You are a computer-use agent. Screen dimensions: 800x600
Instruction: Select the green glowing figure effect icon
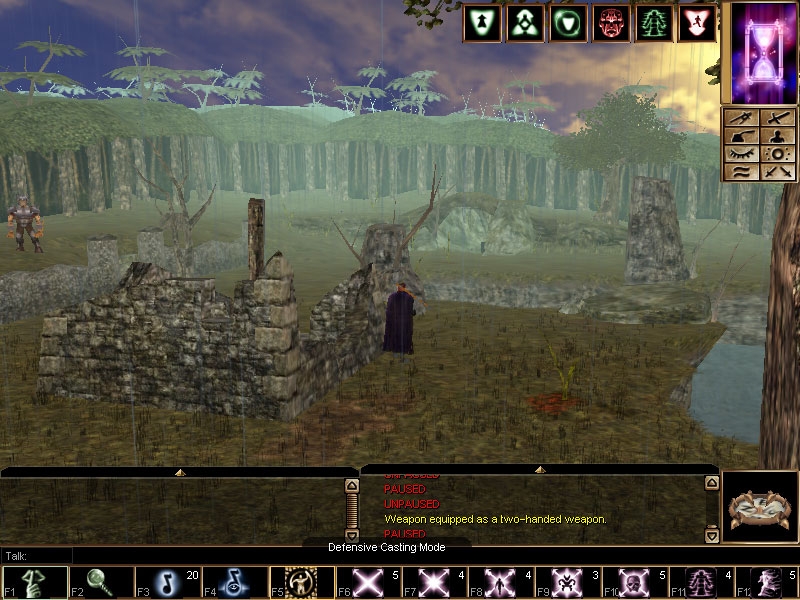point(654,23)
